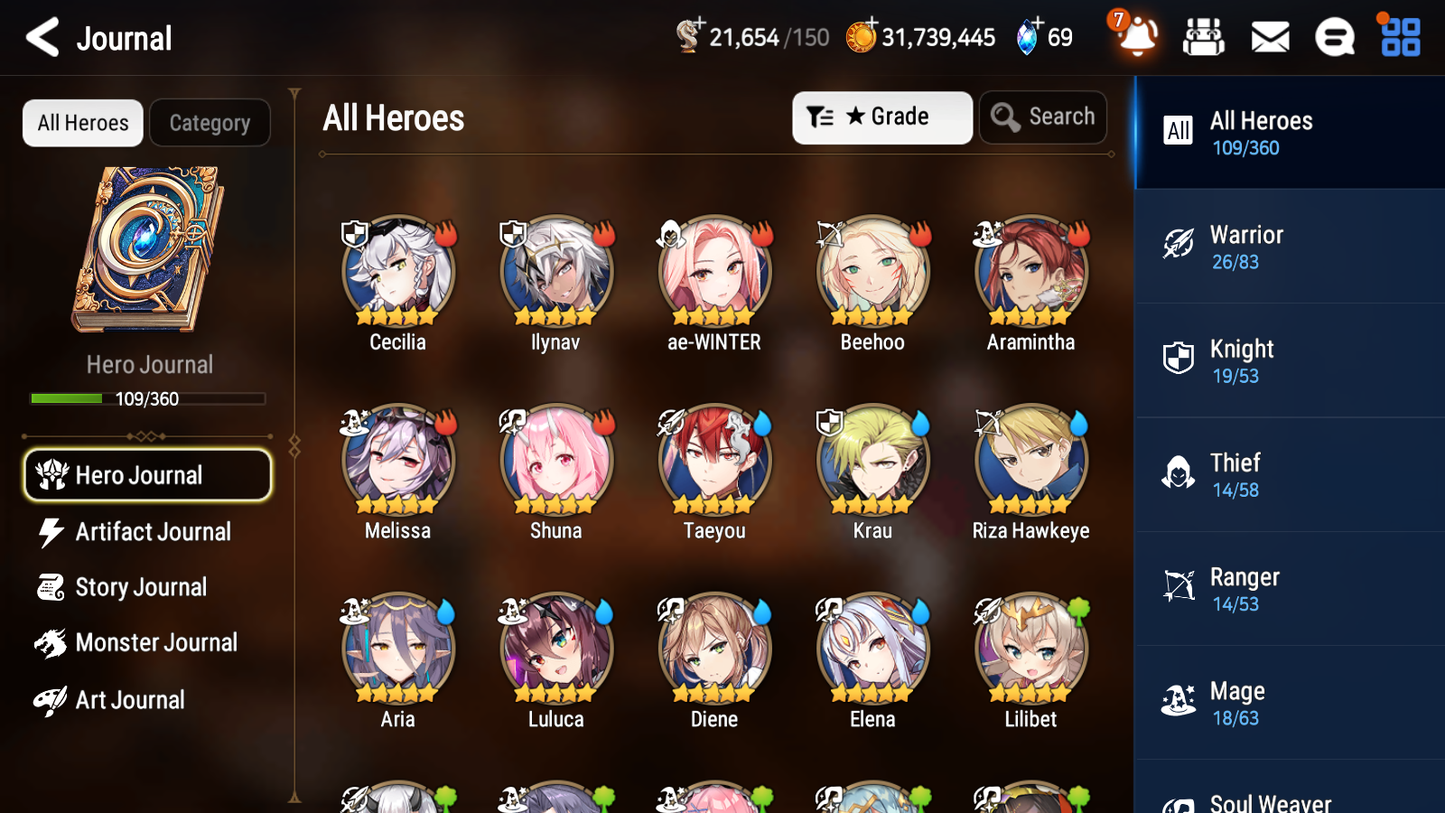
Task: Click the Hero Journal 109/360 progress bar
Action: [x=149, y=398]
